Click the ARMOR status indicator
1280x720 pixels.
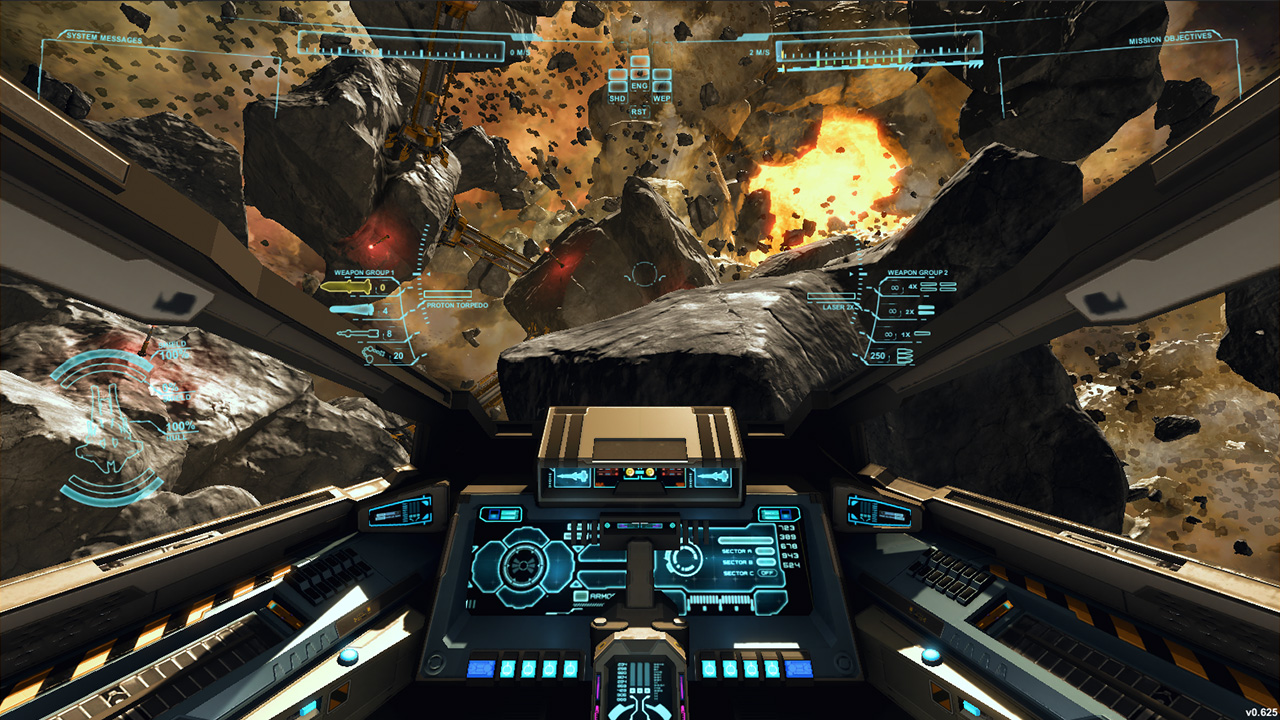(x=582, y=595)
